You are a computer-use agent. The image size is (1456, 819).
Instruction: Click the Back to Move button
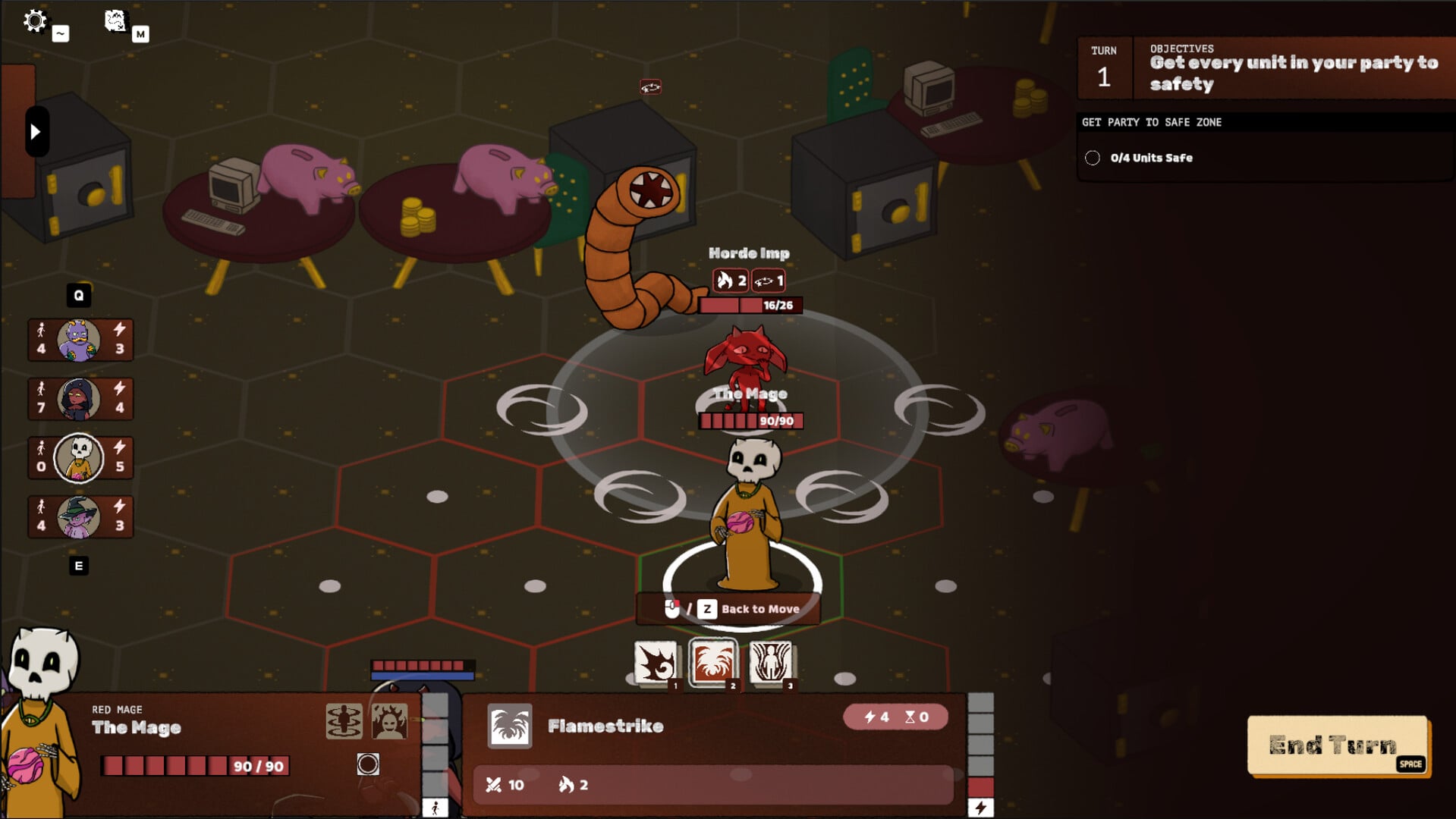click(728, 609)
